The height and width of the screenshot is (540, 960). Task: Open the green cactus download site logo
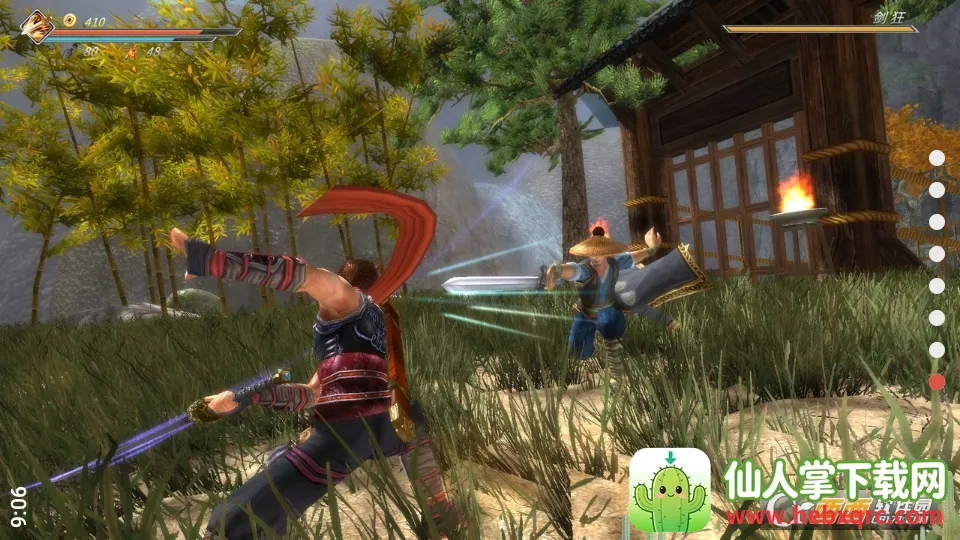670,489
